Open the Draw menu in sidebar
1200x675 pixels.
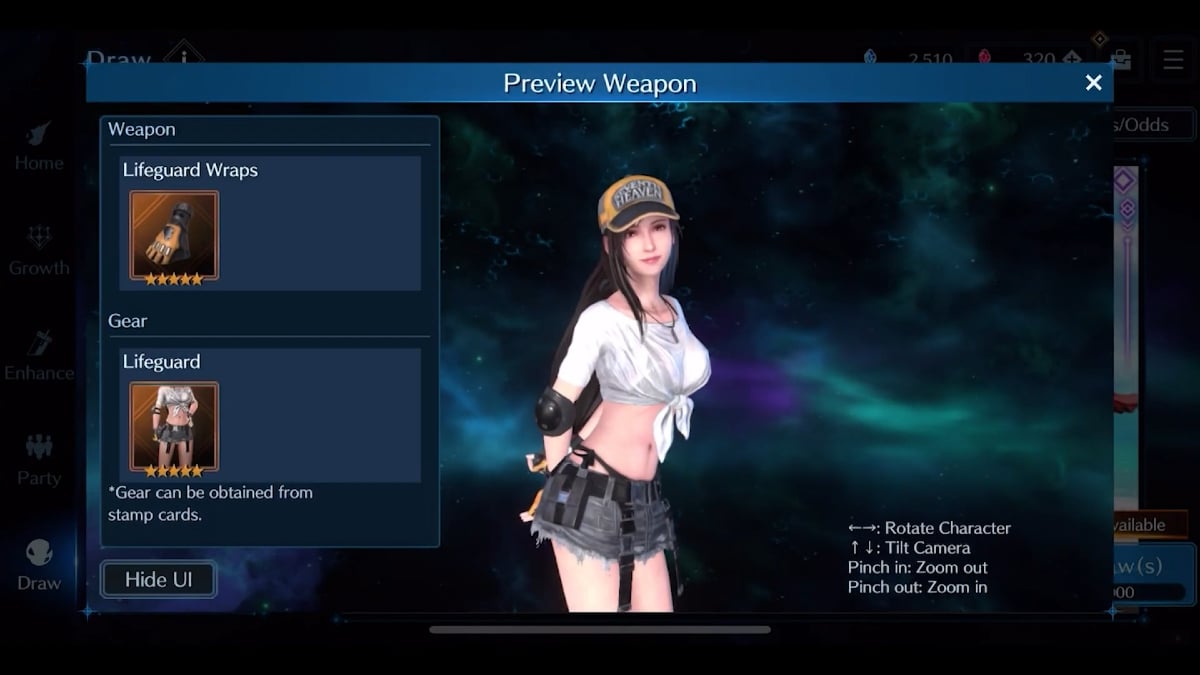coord(39,566)
